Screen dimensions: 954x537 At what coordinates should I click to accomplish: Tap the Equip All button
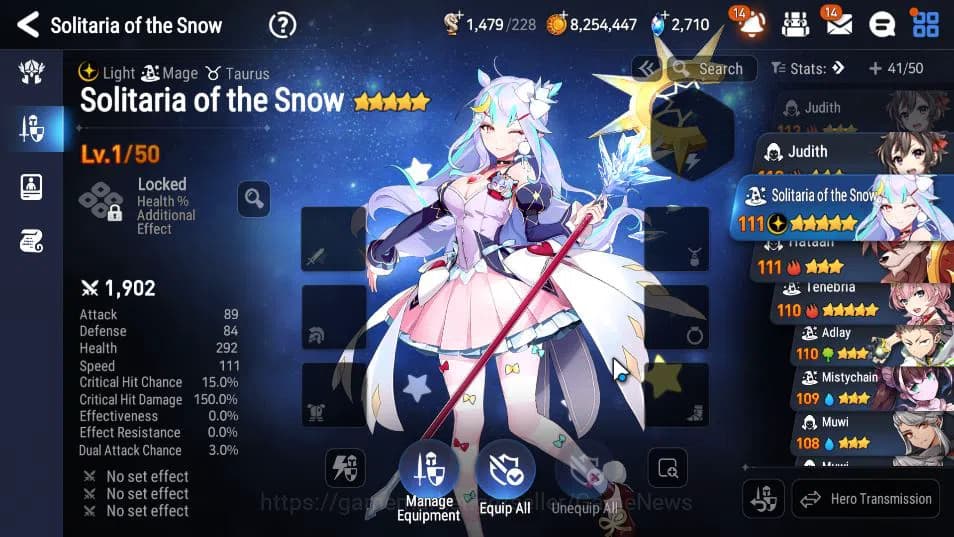pos(504,480)
